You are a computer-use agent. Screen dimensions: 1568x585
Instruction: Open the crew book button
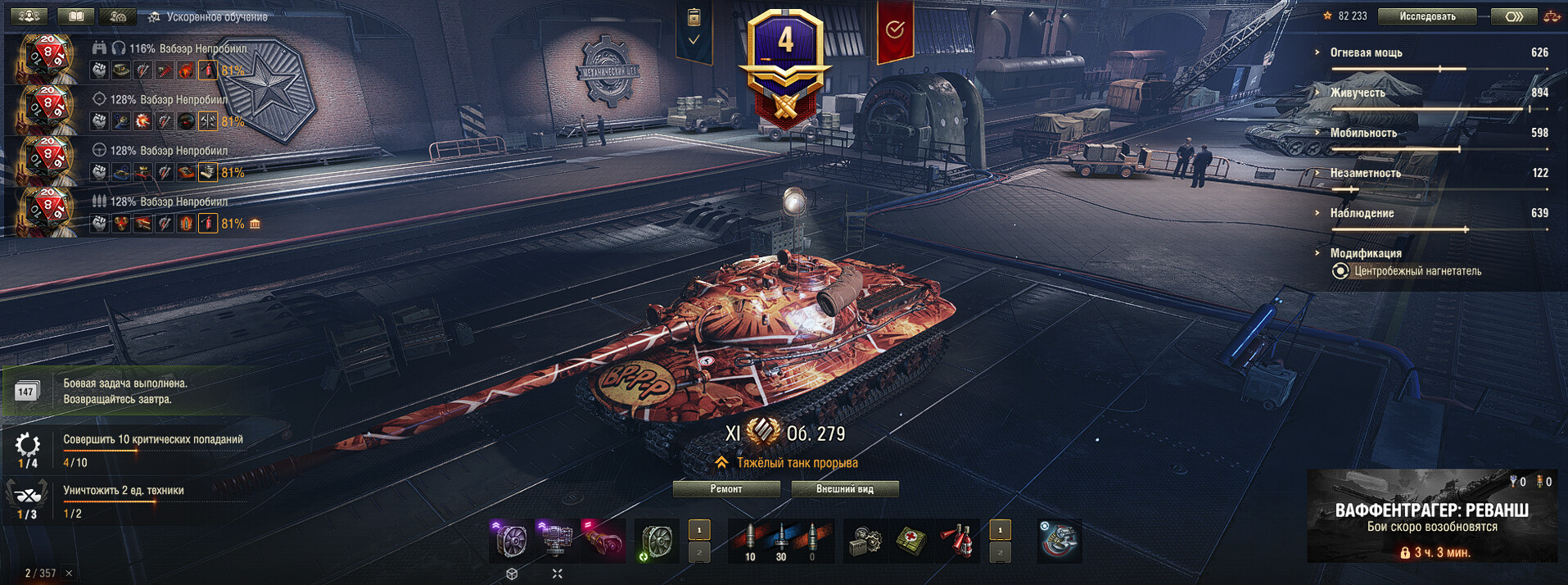(76, 16)
